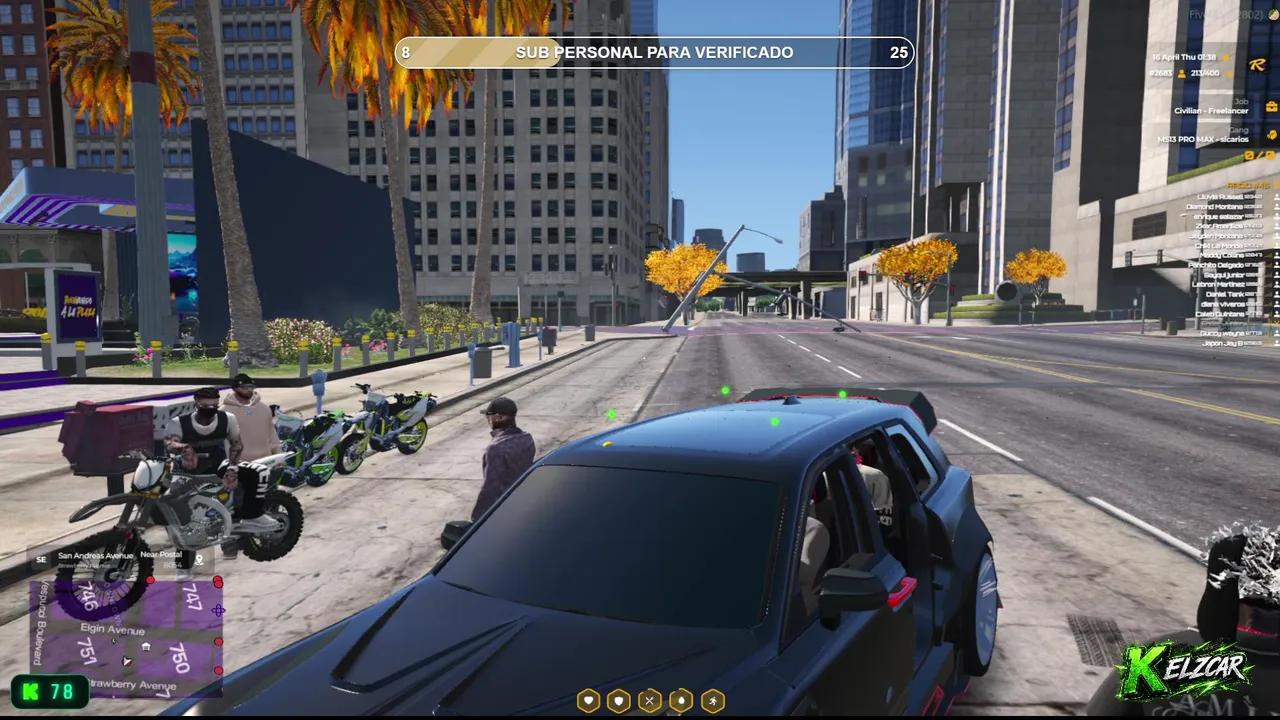Click the FiveM pepper logo top right

coord(1273,14)
